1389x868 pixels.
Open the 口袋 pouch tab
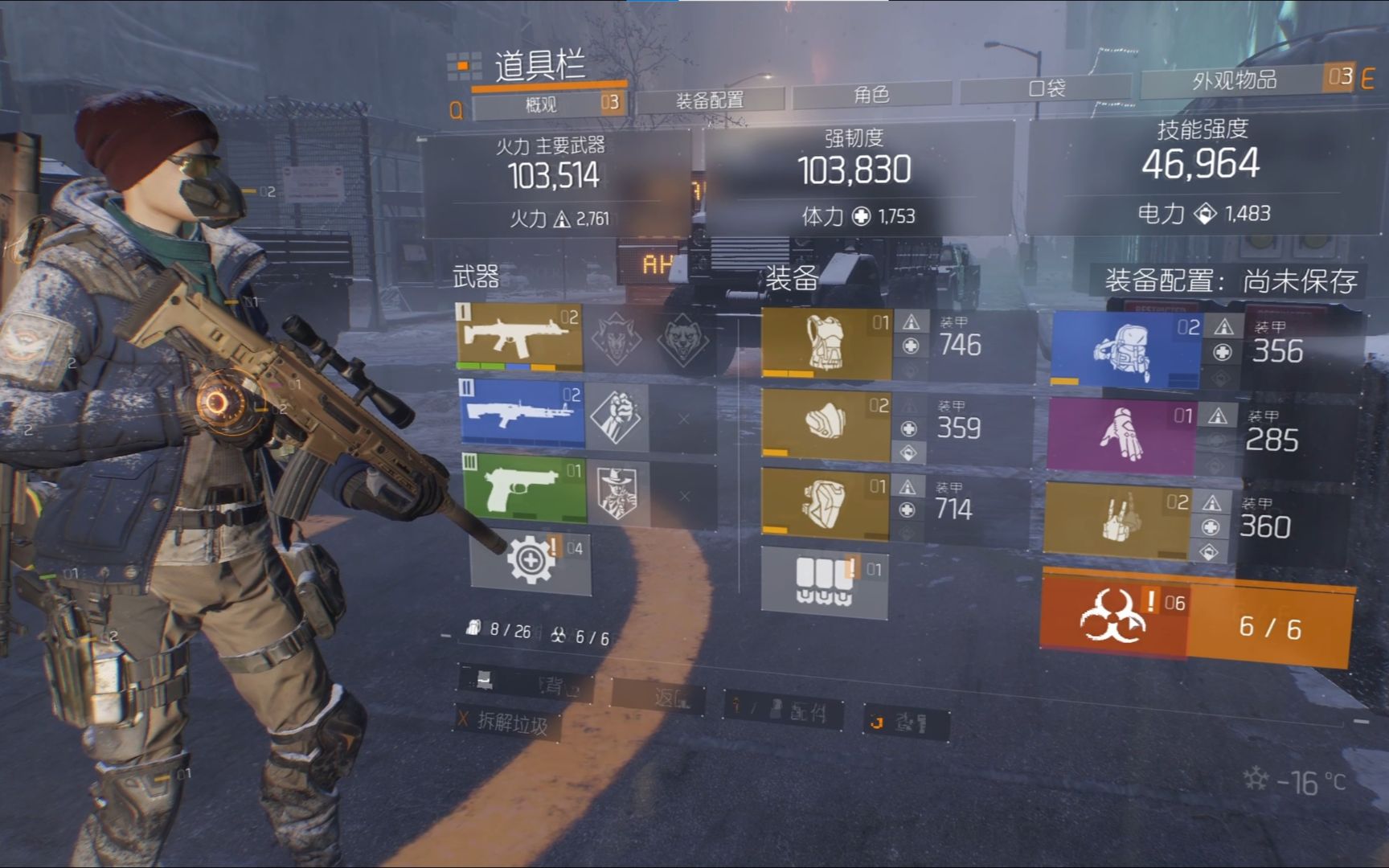[1047, 88]
